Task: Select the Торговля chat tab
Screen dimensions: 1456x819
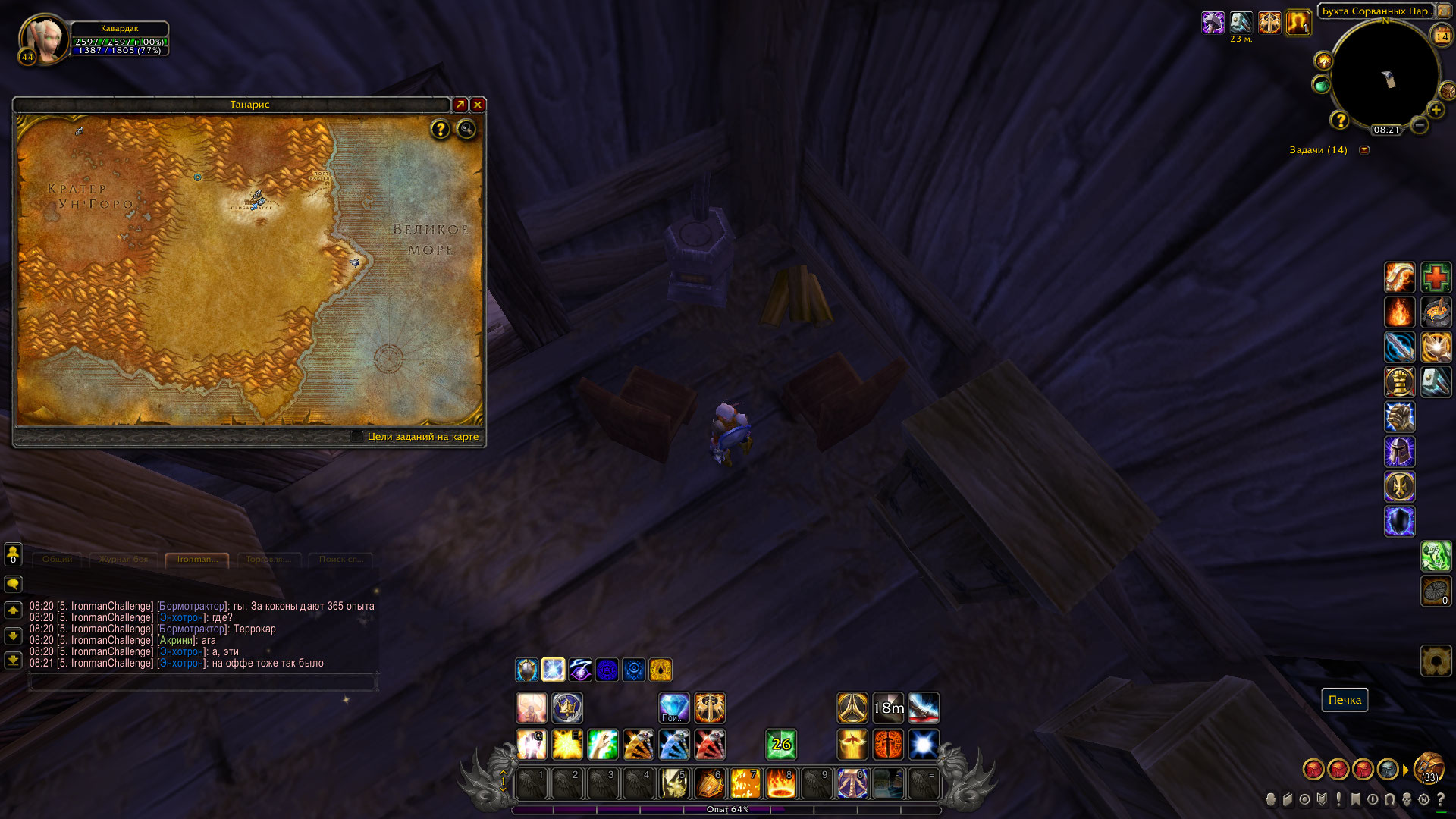Action: (269, 560)
